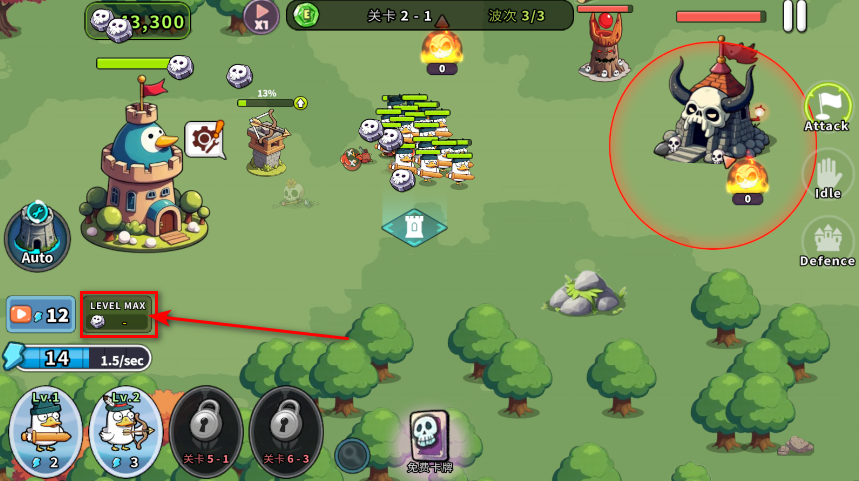The height and width of the screenshot is (481, 859).
Task: Open the gear and wrench upgrade bubble
Action: coord(204,139)
